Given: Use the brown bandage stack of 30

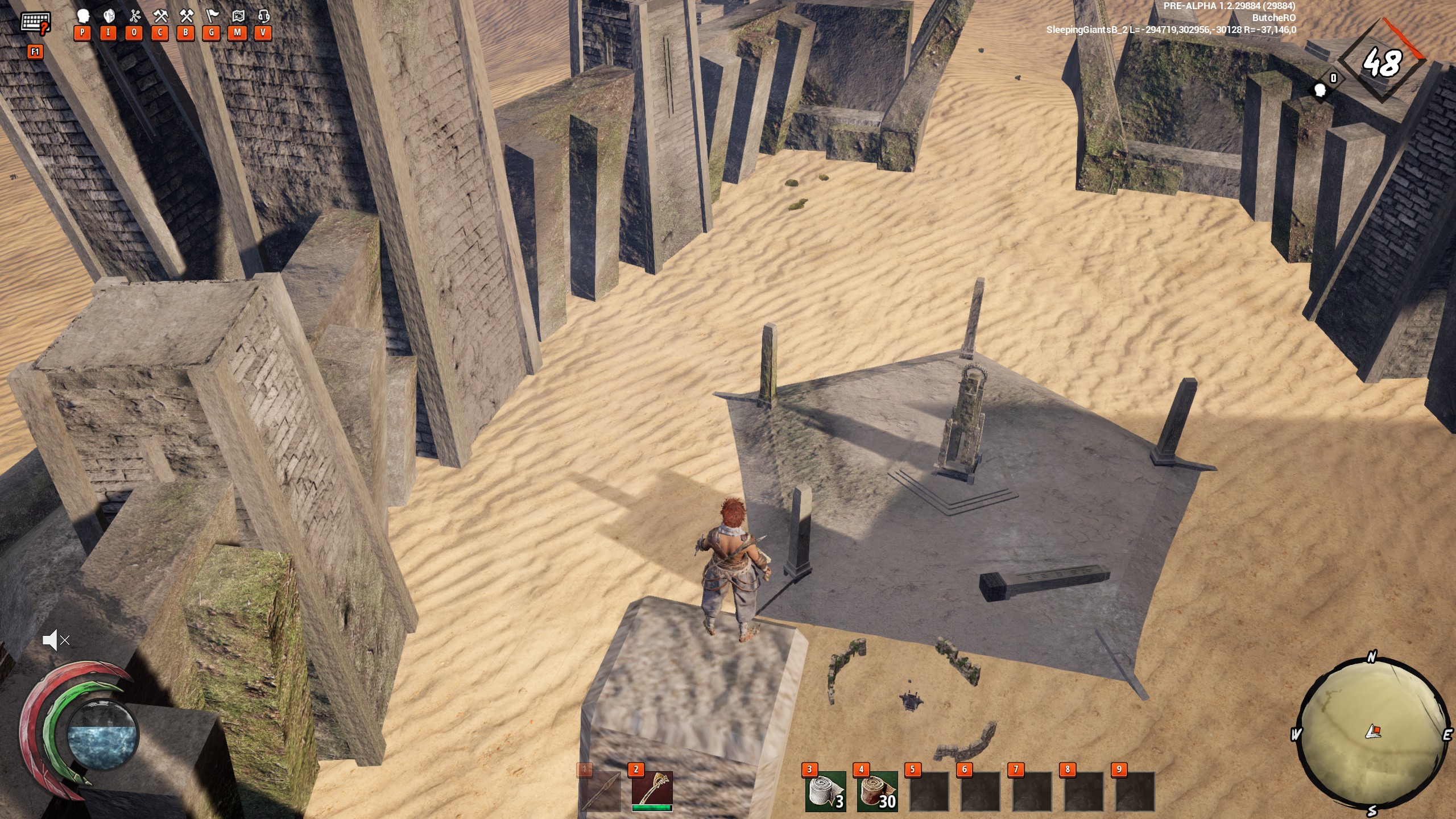Looking at the screenshot, I should pos(876,791).
